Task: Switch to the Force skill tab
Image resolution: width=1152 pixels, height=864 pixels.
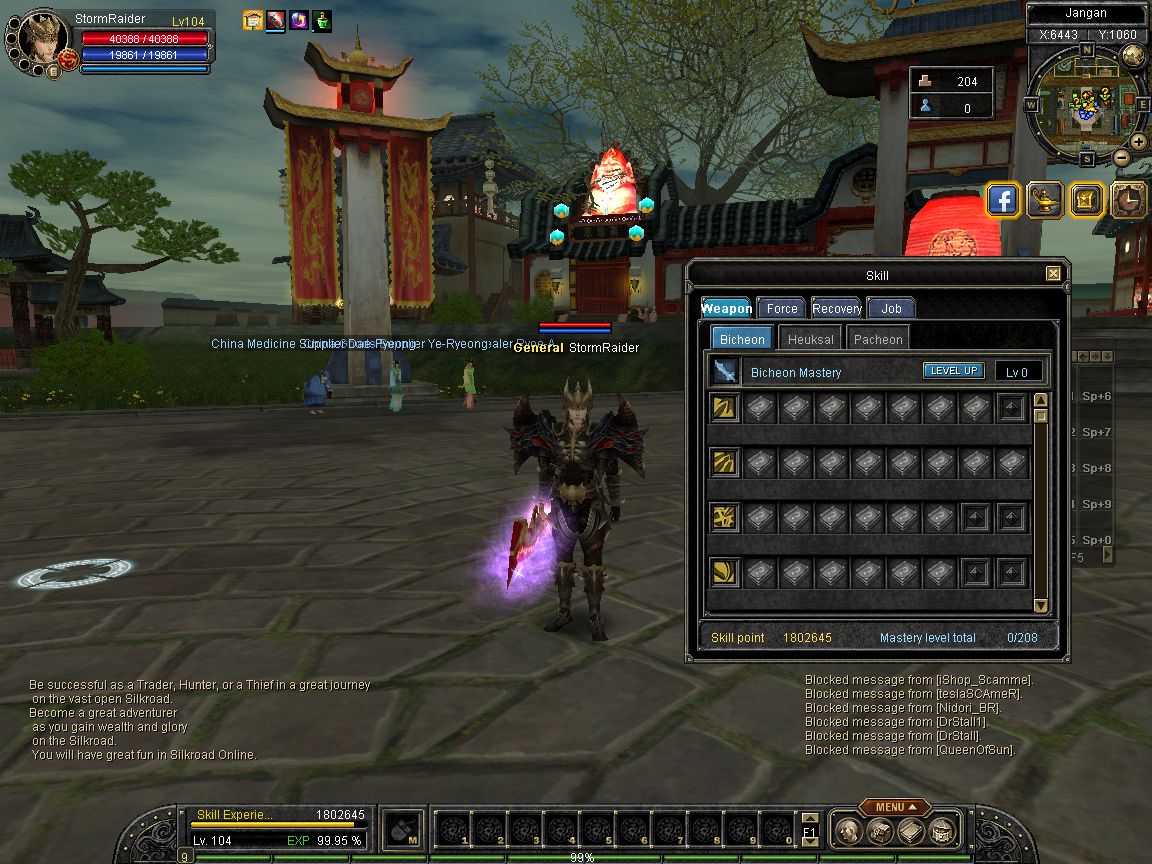Action: pos(782,309)
